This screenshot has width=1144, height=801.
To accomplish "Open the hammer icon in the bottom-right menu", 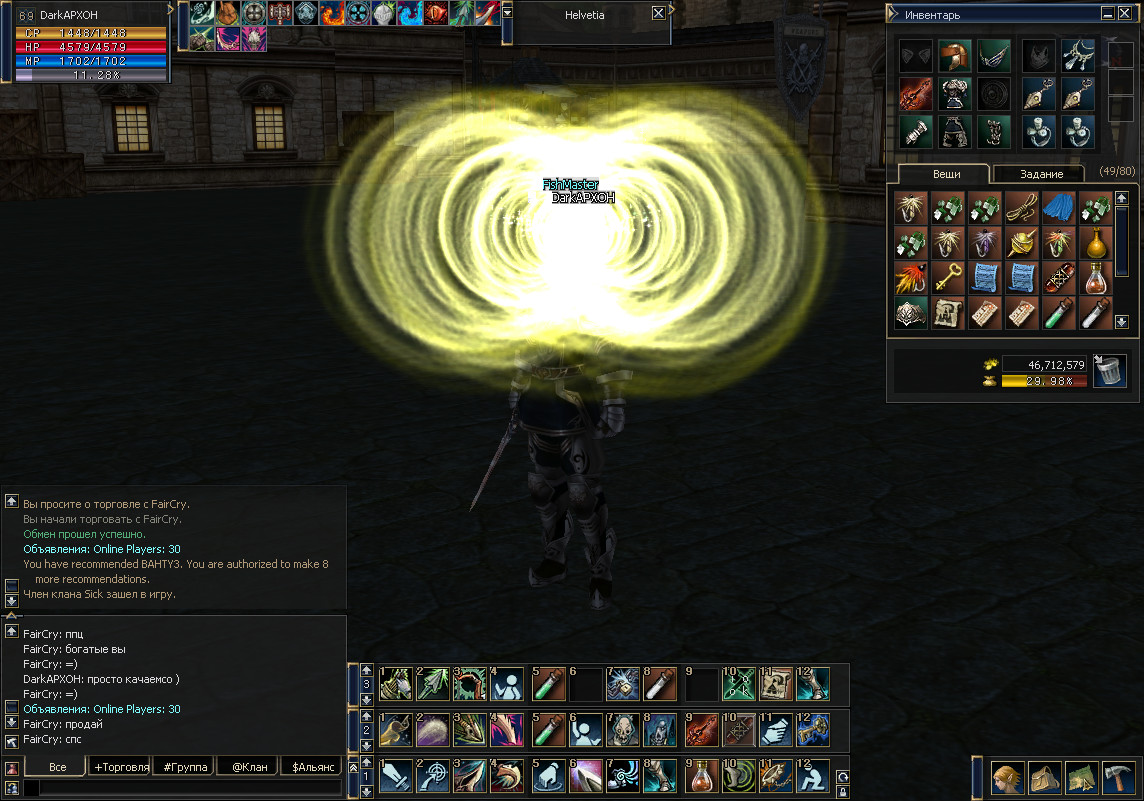I will pyautogui.click(x=1117, y=777).
